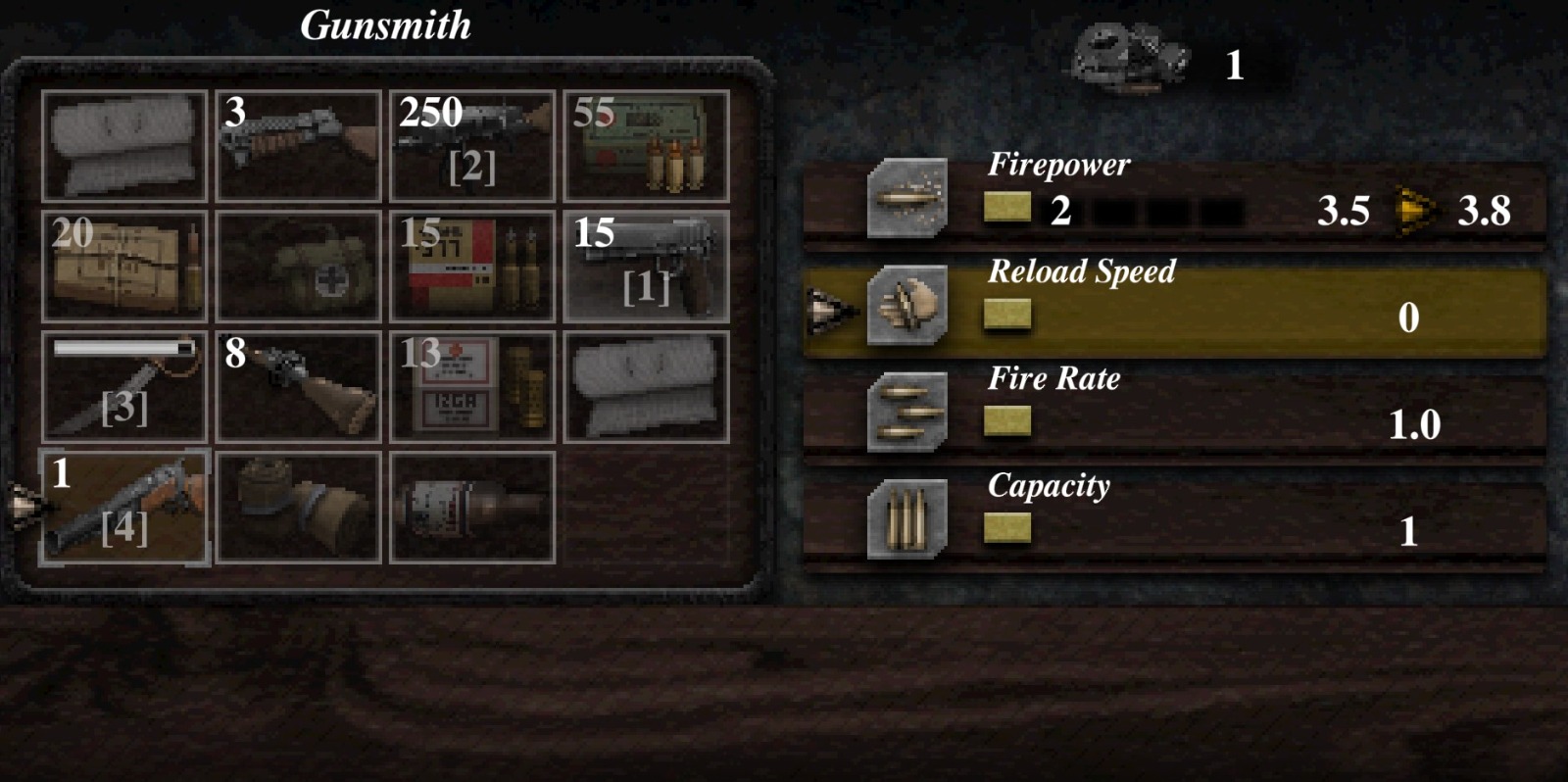Viewport: 1568px width, 782px height.
Task: Select the ammo belt in the top-left slot
Action: (x=124, y=145)
